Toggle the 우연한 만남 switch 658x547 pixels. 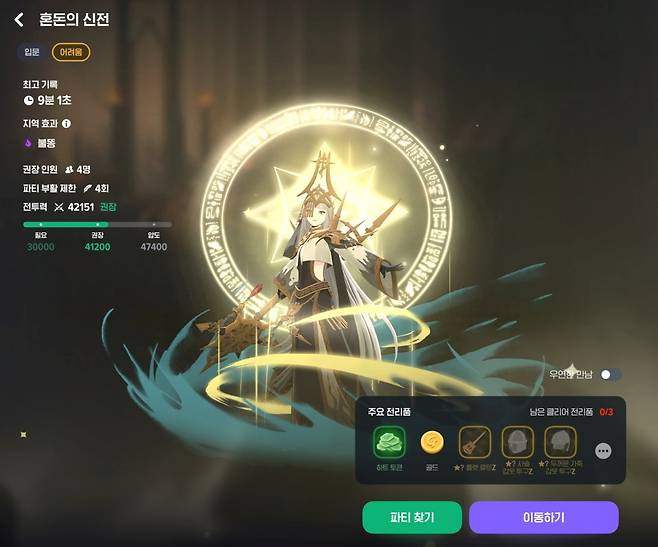[610, 374]
